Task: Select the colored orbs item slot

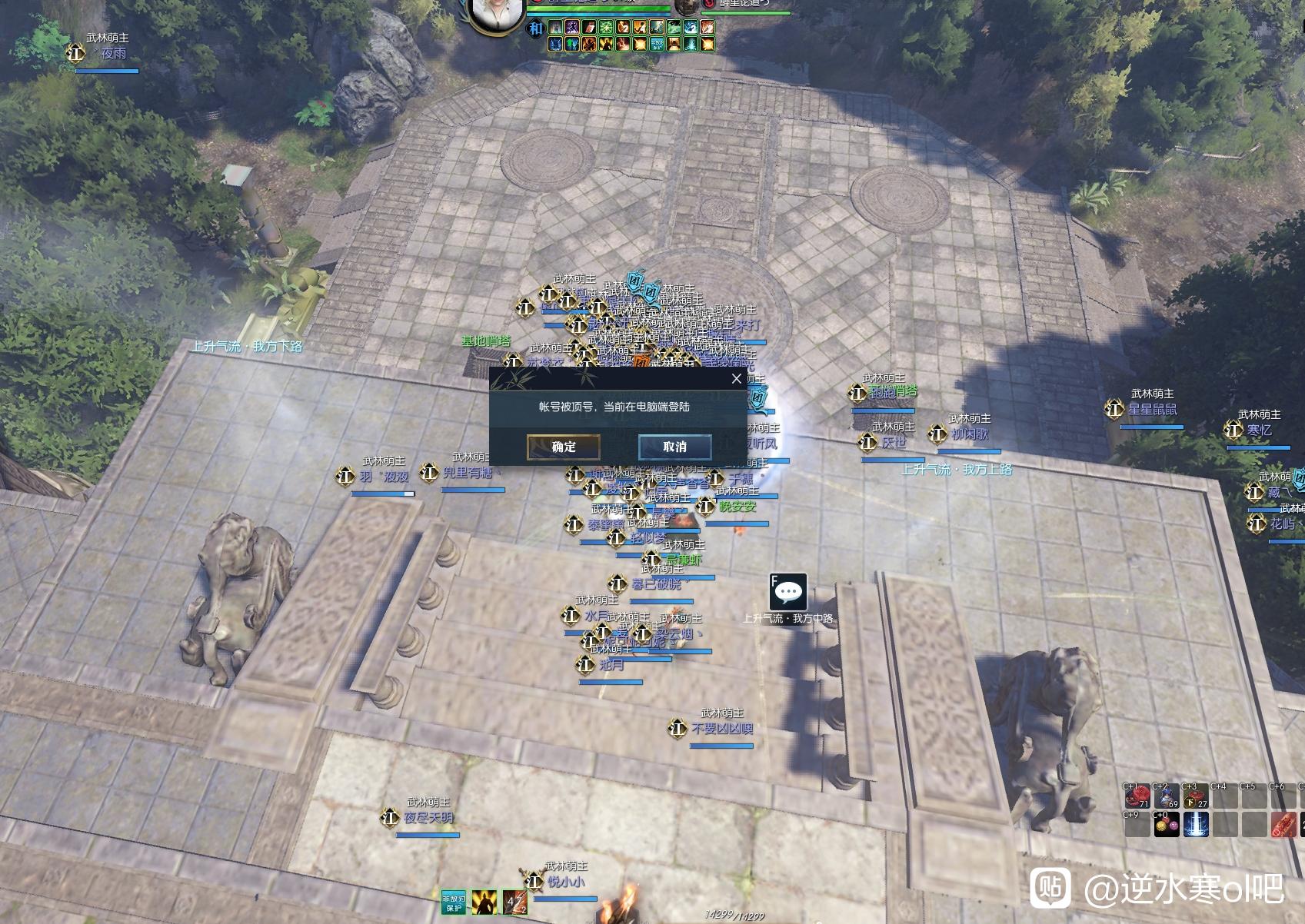Action: 1166,826
